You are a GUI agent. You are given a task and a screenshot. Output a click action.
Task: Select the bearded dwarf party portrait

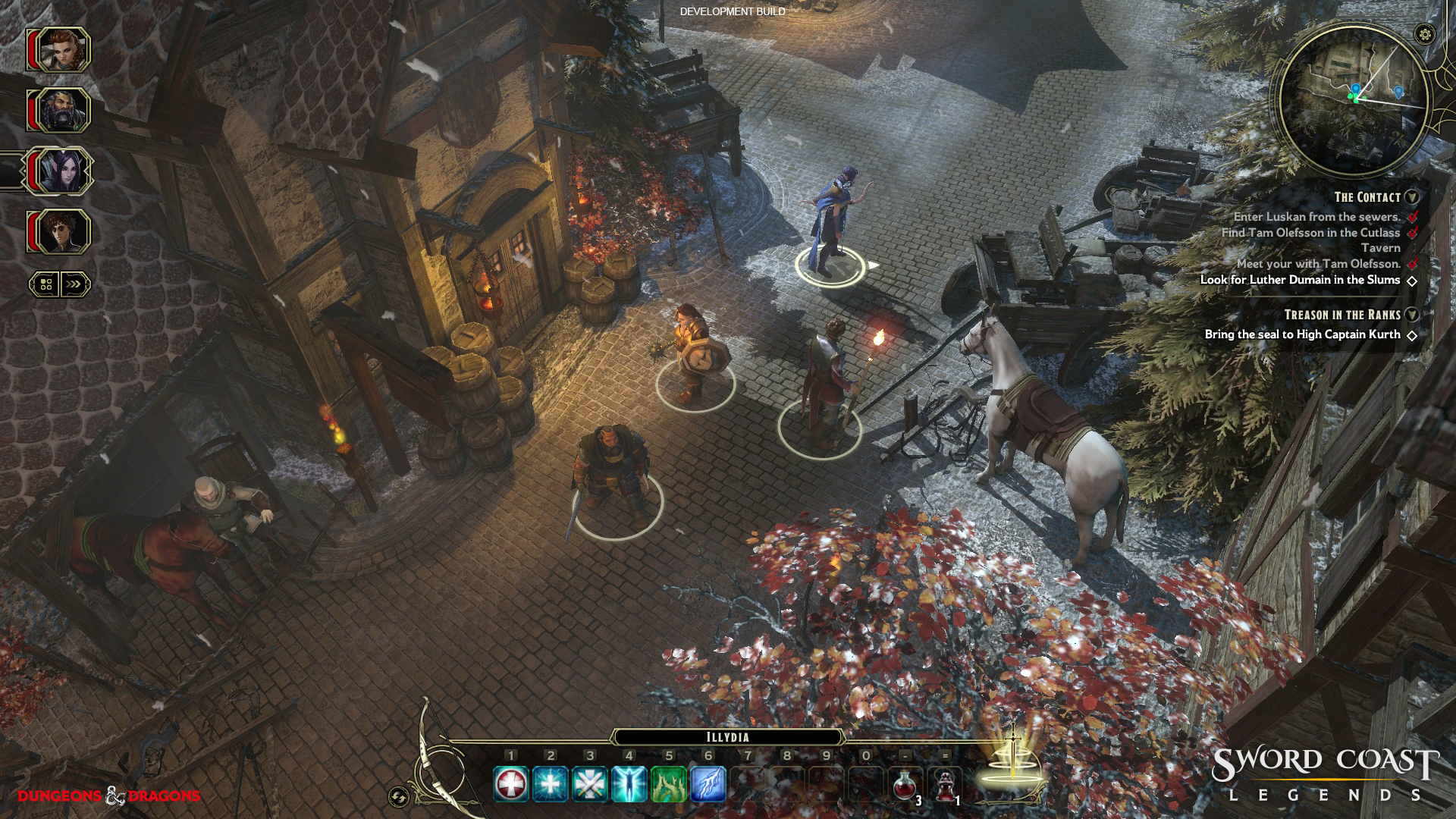pyautogui.click(x=59, y=111)
